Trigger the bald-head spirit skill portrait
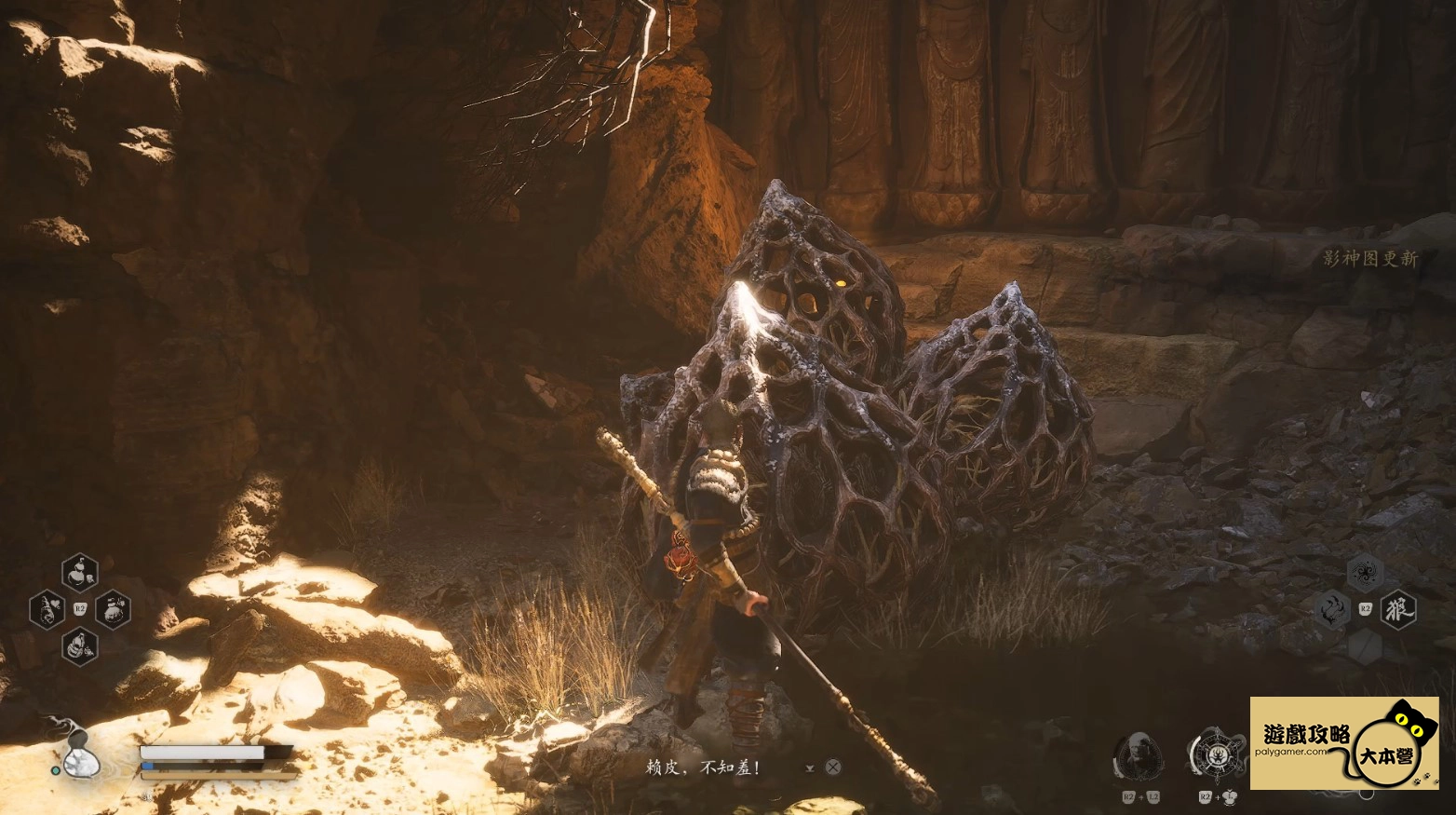 coord(1138,756)
